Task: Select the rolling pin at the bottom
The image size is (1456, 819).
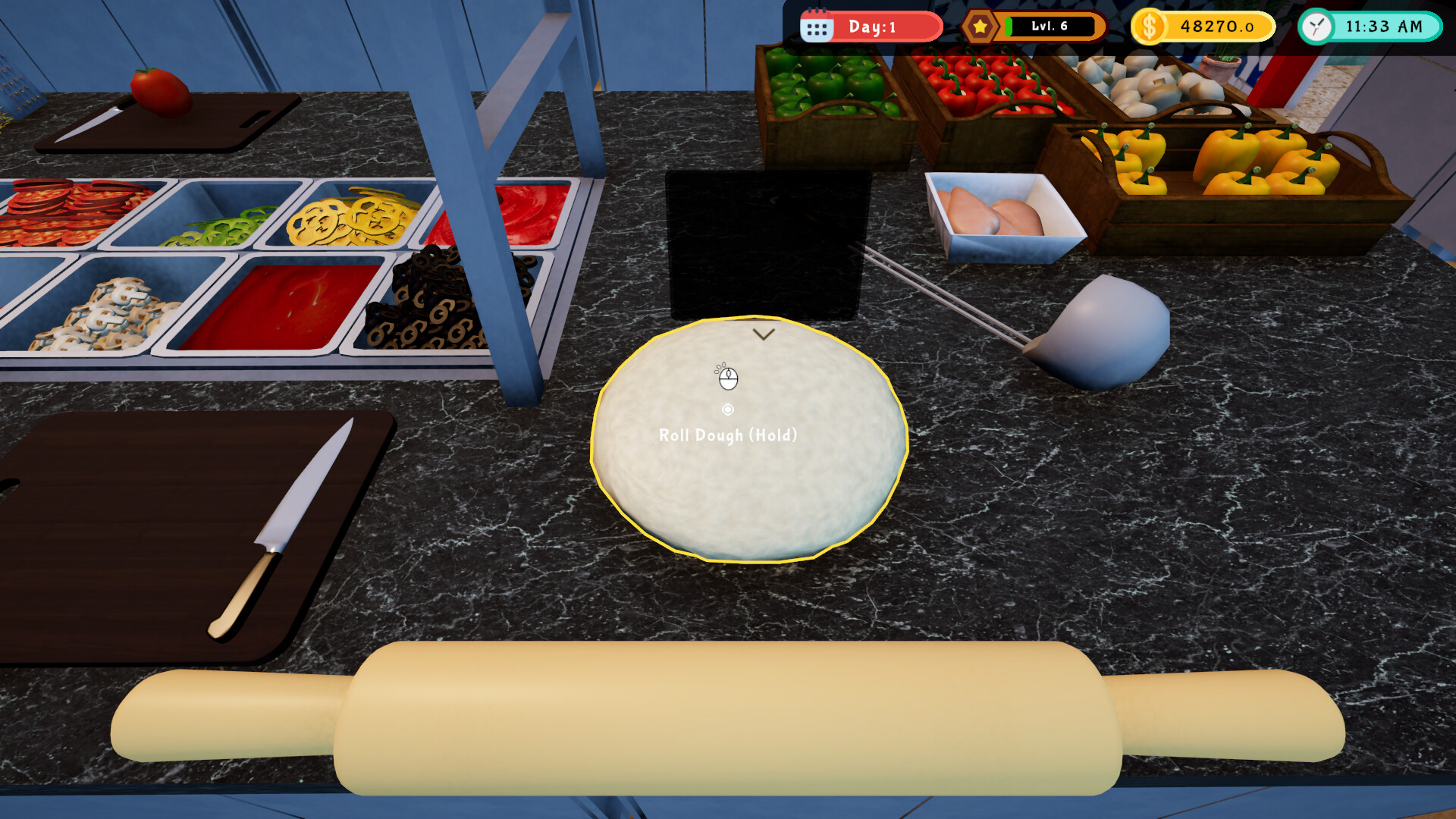Action: (728, 717)
